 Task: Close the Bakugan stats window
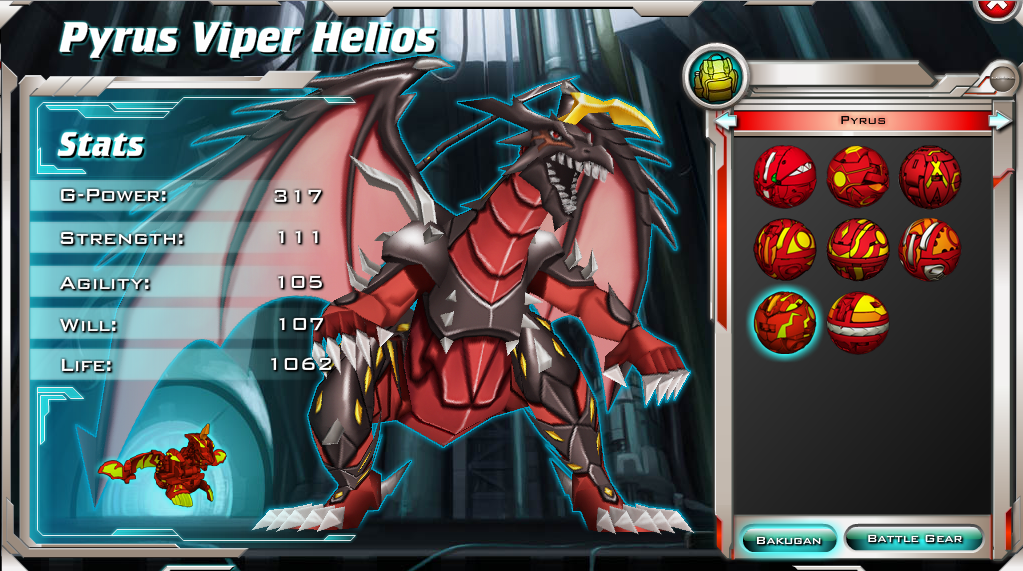click(x=998, y=6)
